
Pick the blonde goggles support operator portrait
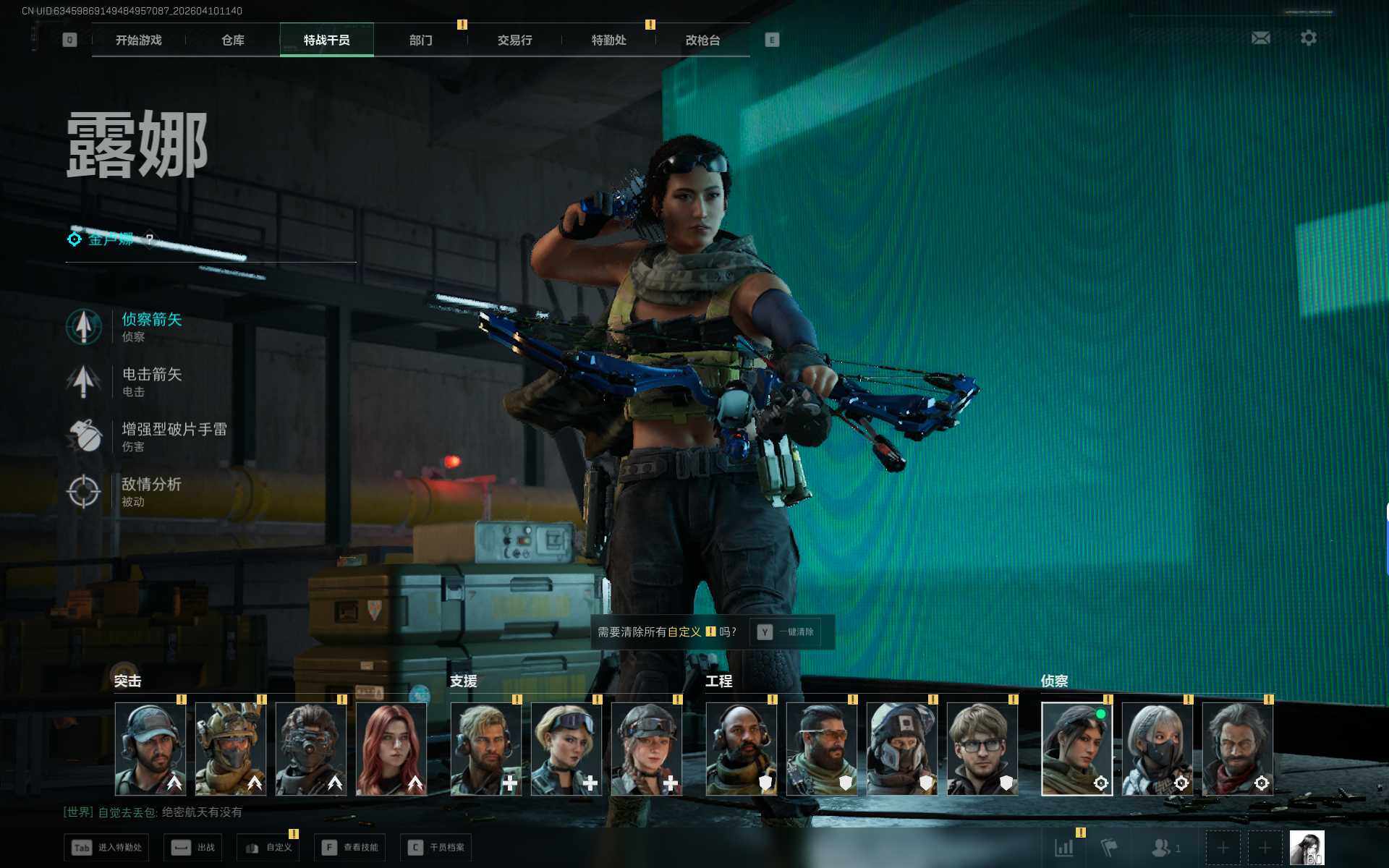(x=566, y=749)
